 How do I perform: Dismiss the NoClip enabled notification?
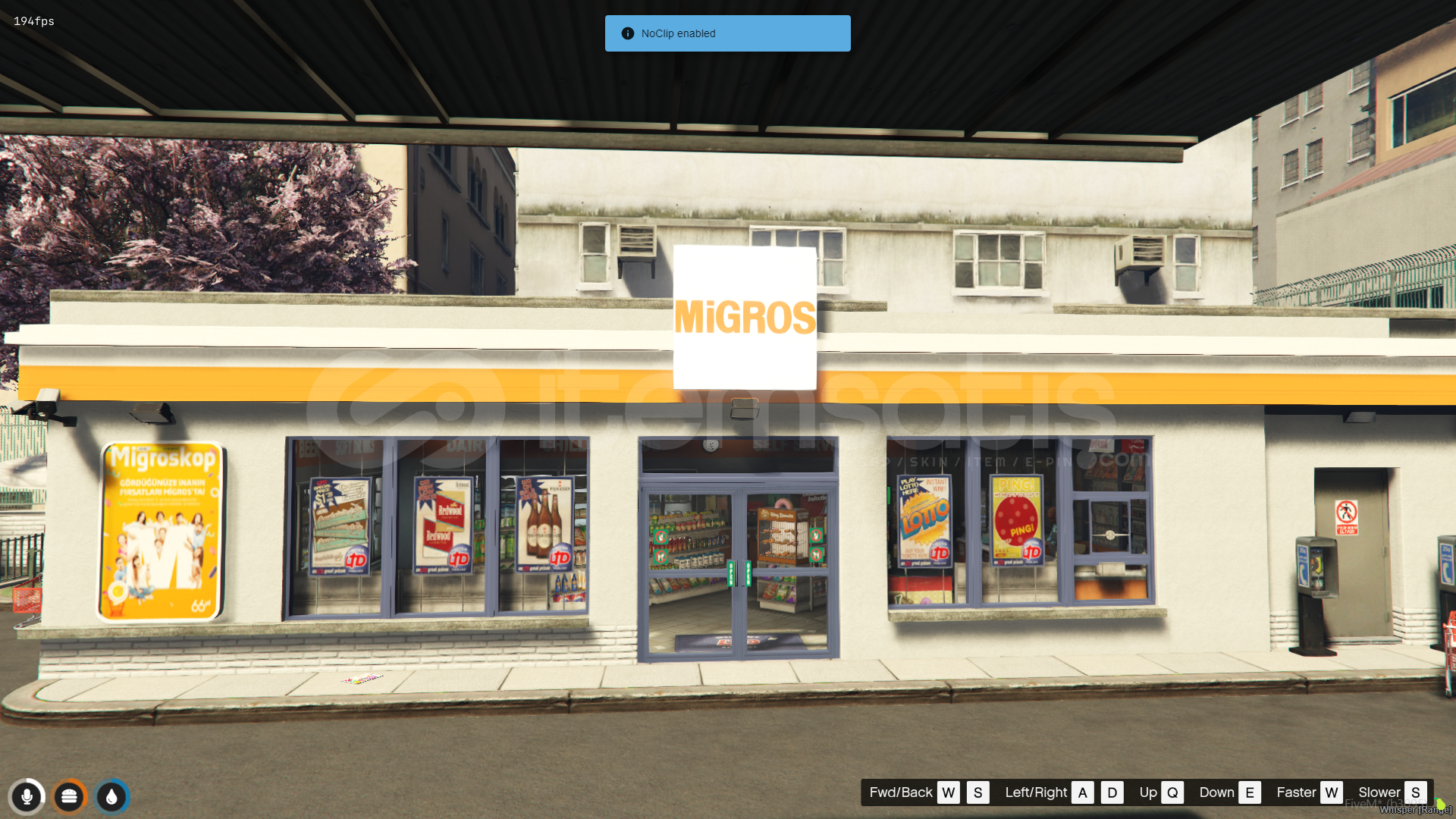[727, 33]
